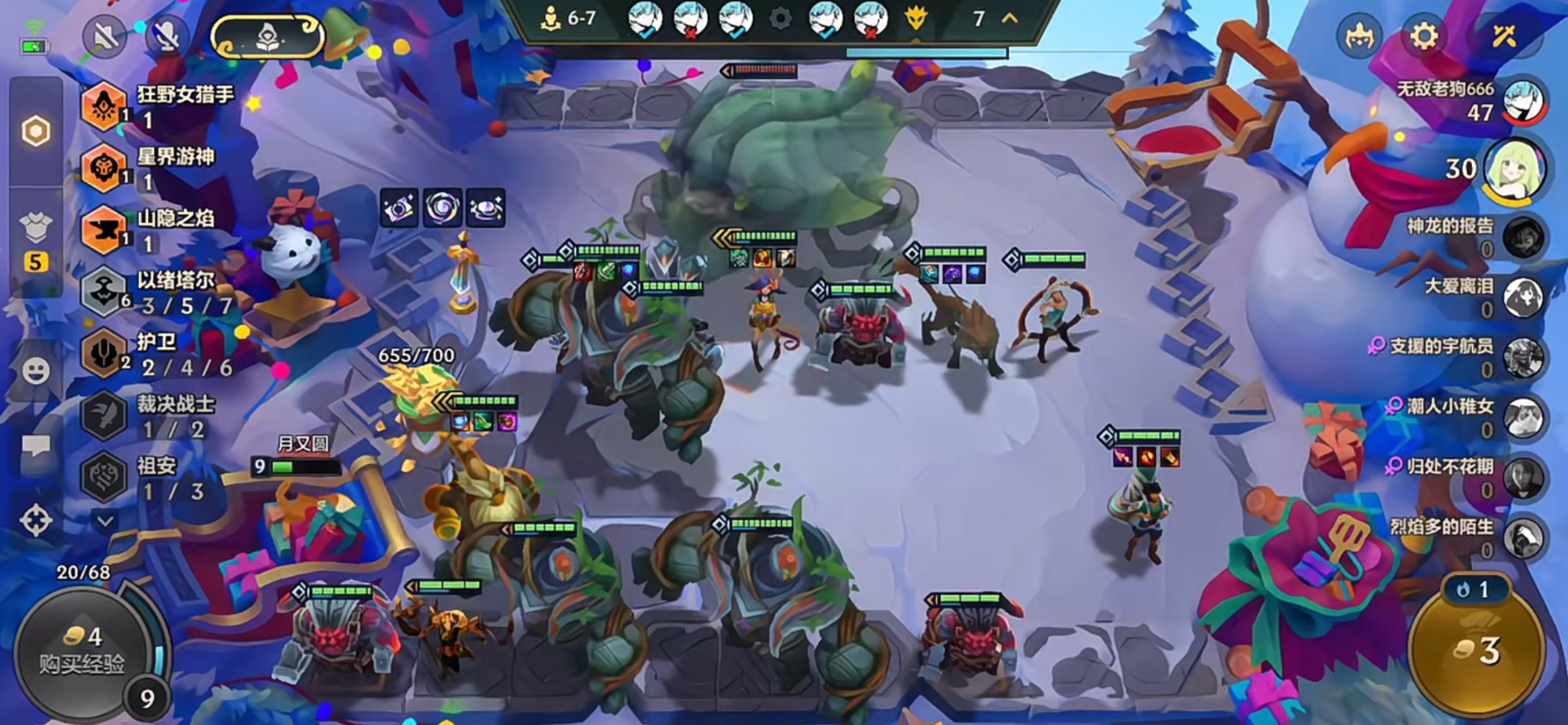This screenshot has width=1568, height=725.
Task: Open the chat speech bubble
Action: click(36, 446)
